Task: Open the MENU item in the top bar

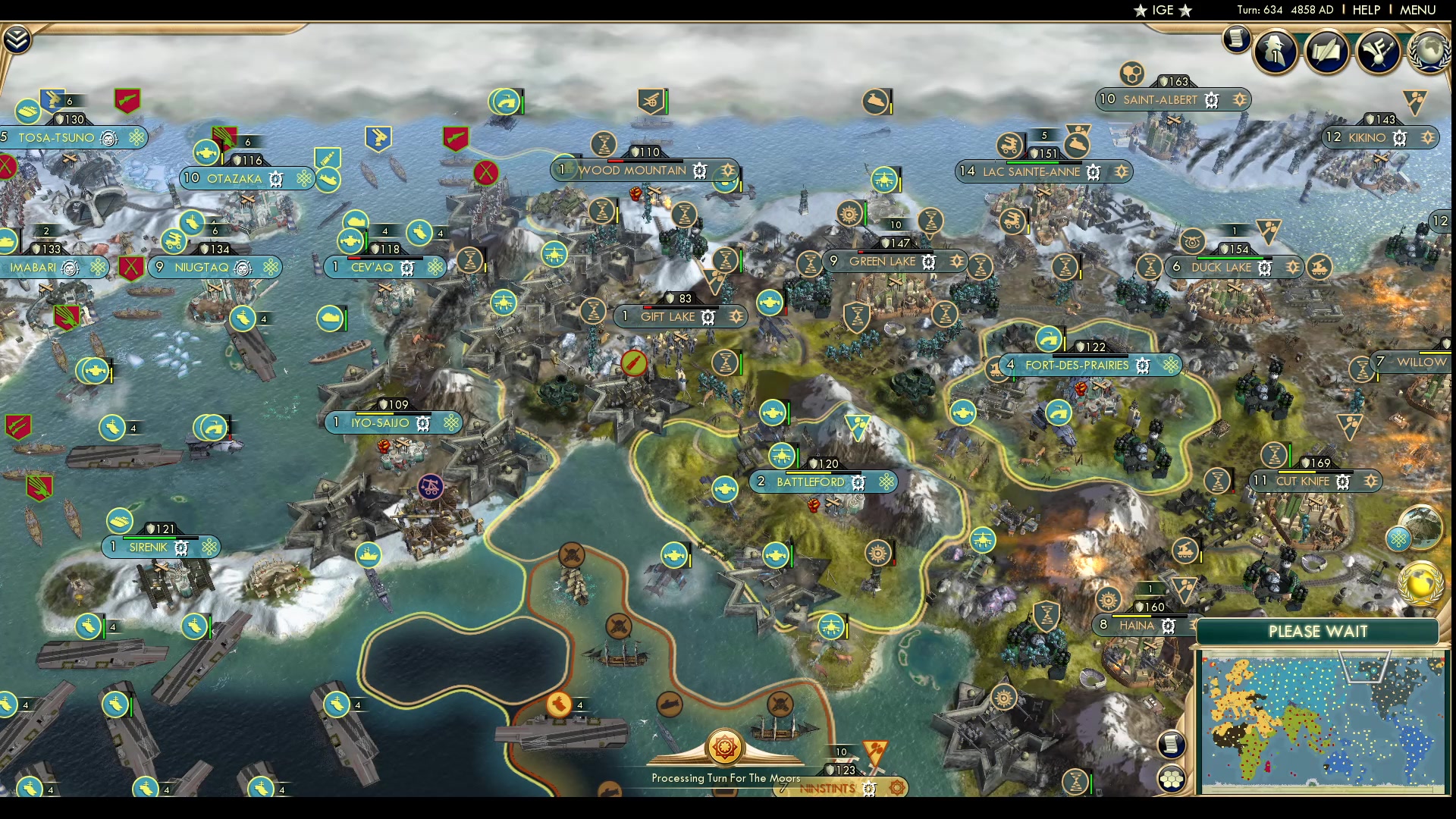Action: pyautogui.click(x=1417, y=10)
